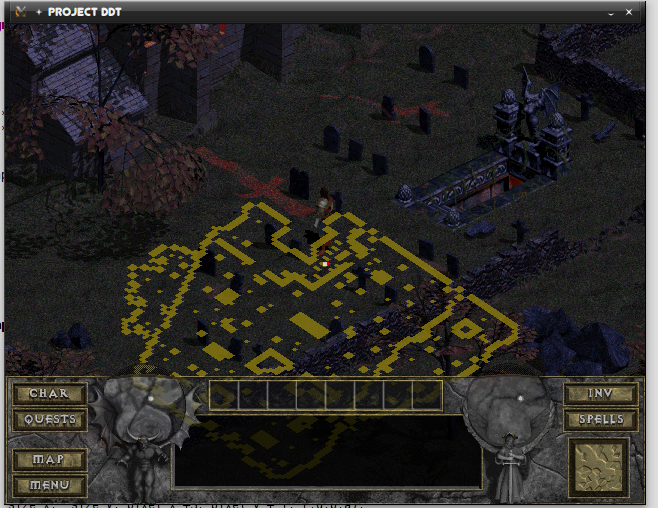Show the QUESTS log
658x508 pixels.
click(49, 420)
